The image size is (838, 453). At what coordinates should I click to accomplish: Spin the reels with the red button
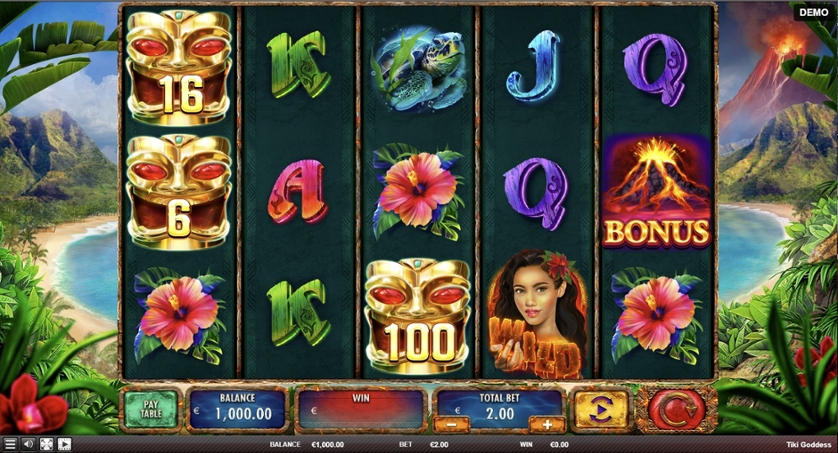click(680, 410)
